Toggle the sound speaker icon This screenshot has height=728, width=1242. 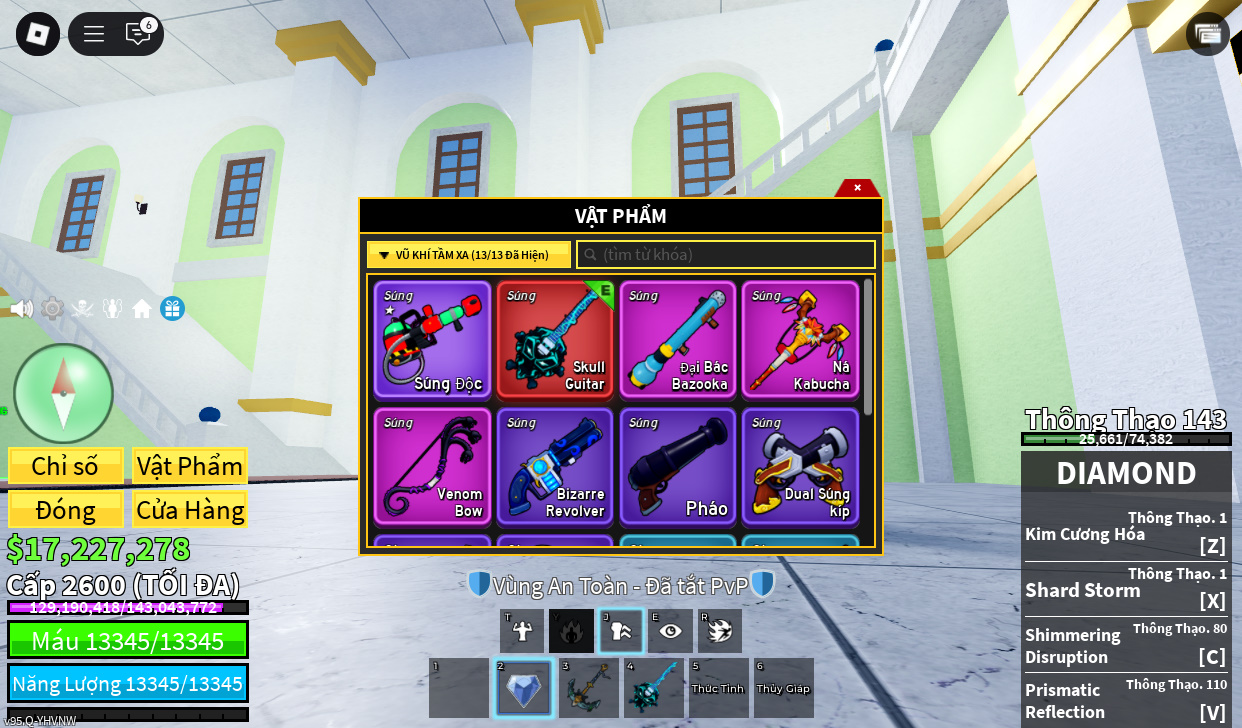(22, 309)
